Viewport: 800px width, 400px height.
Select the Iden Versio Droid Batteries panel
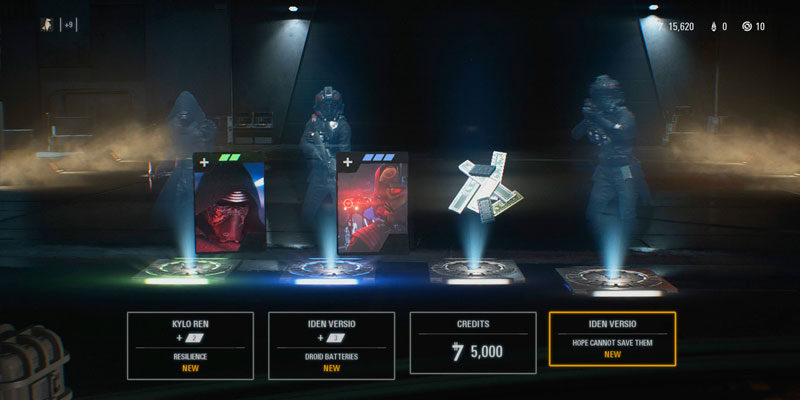330,345
